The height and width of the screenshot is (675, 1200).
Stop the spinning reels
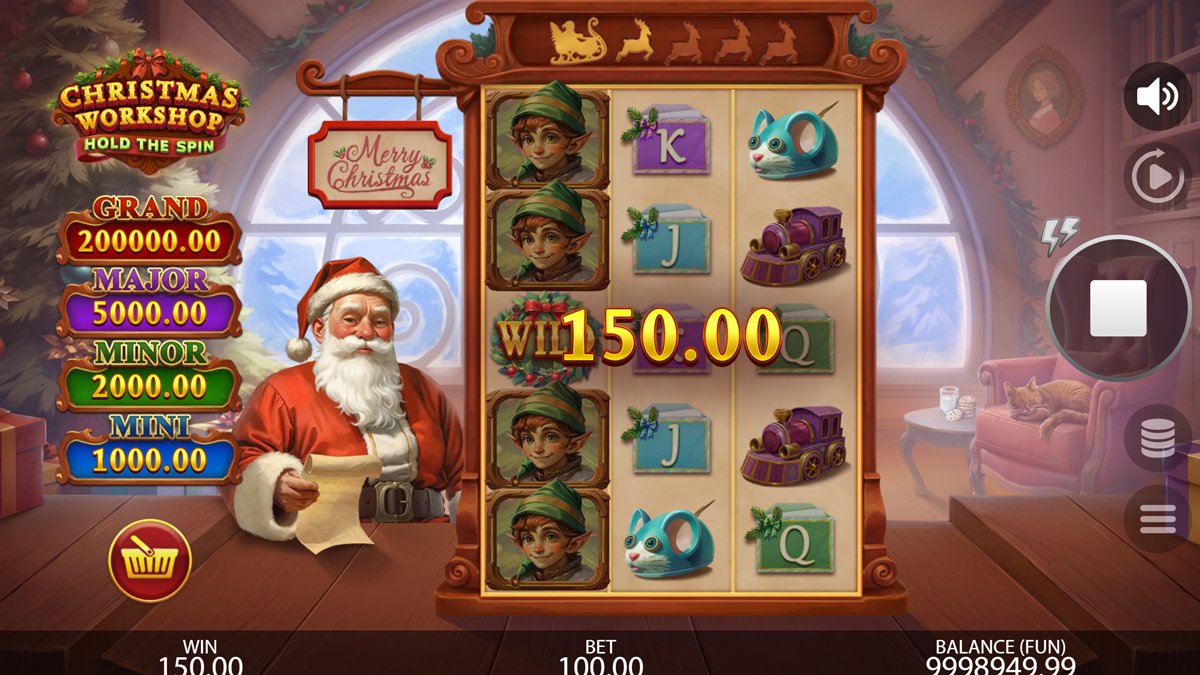coord(1118,308)
